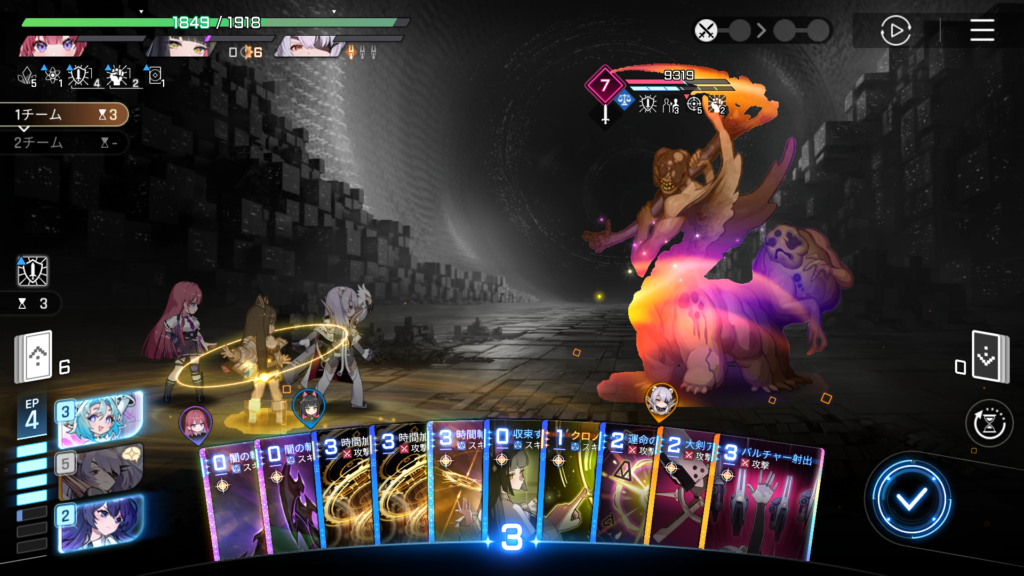1024x576 pixels.
Task: Activate the blue-haired girl's EP skill
Action: click(101, 419)
